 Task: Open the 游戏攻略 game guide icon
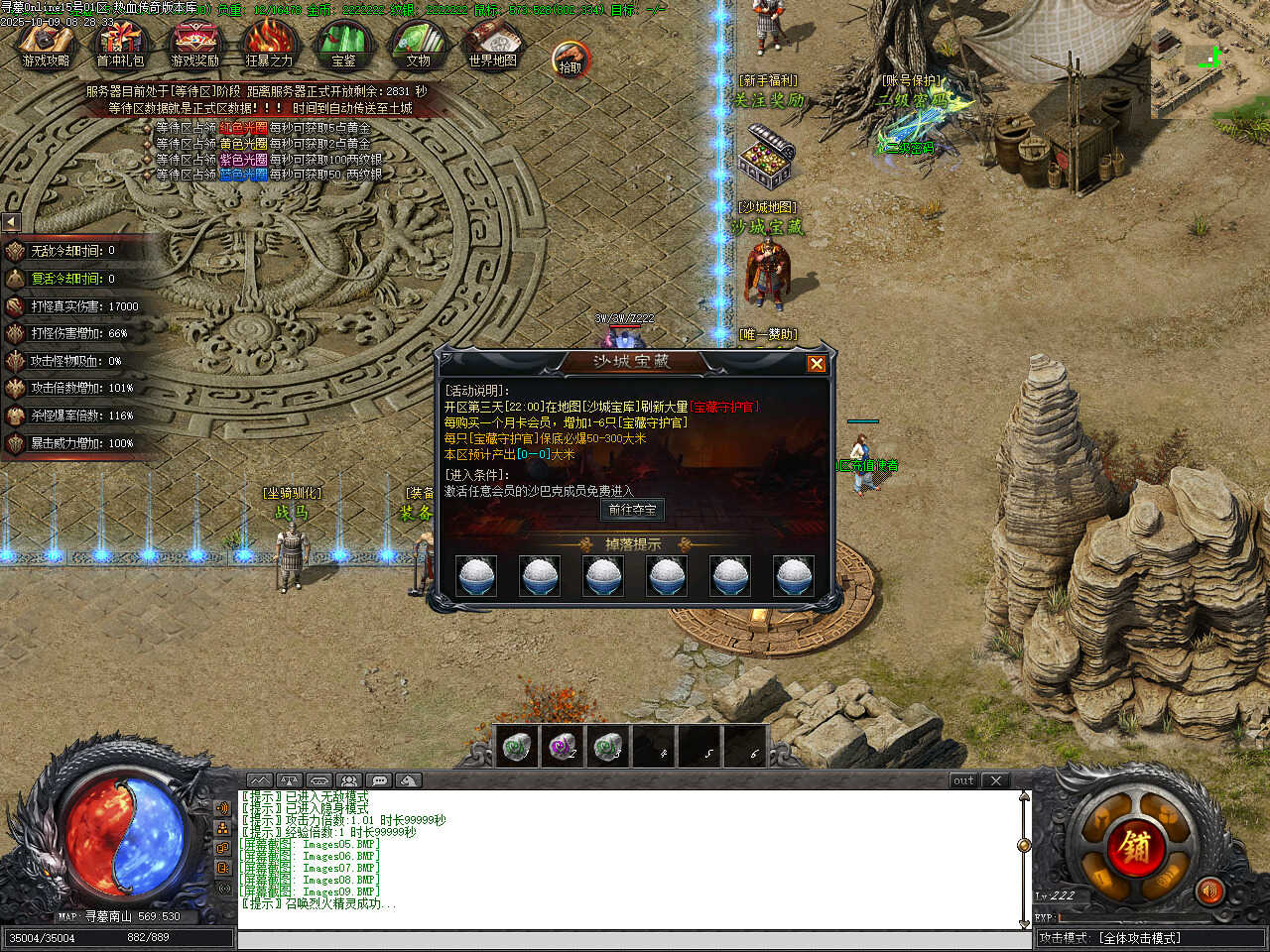(47, 43)
